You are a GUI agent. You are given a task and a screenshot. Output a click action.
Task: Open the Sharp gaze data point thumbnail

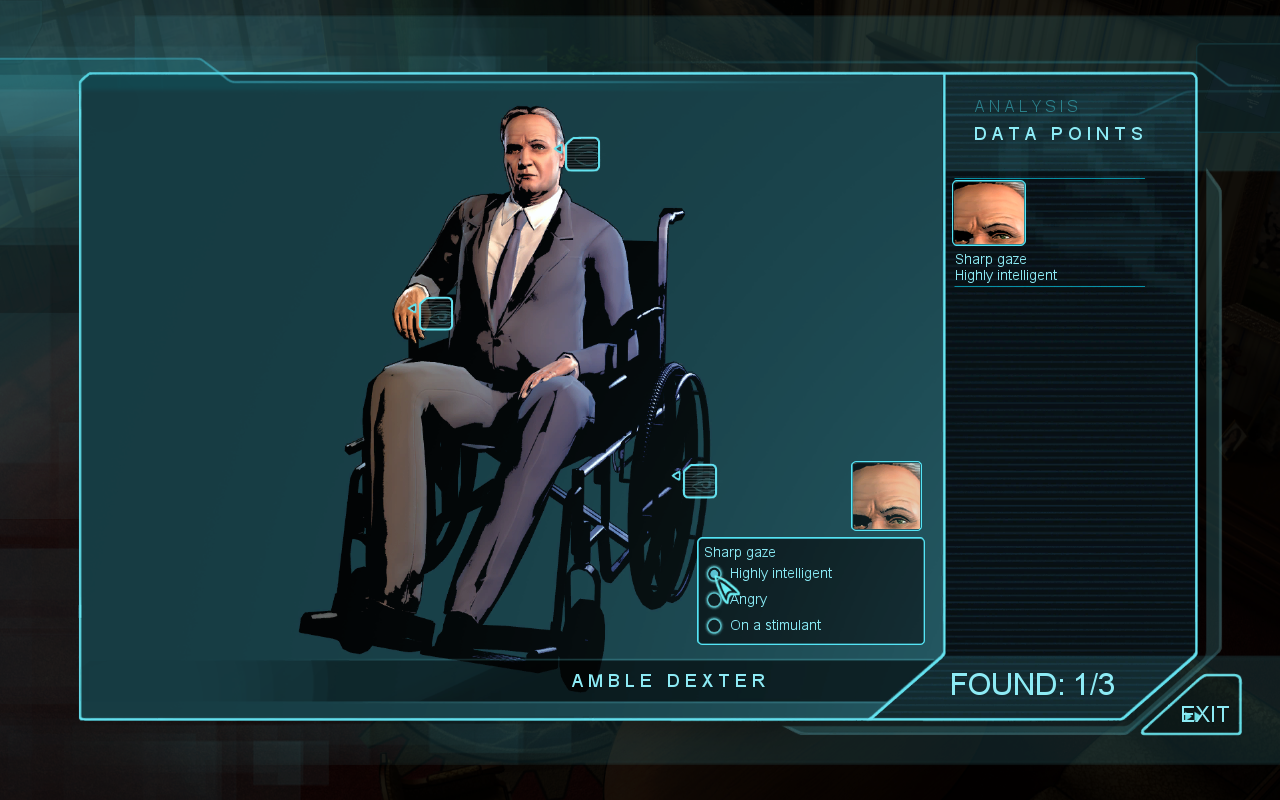(x=989, y=213)
